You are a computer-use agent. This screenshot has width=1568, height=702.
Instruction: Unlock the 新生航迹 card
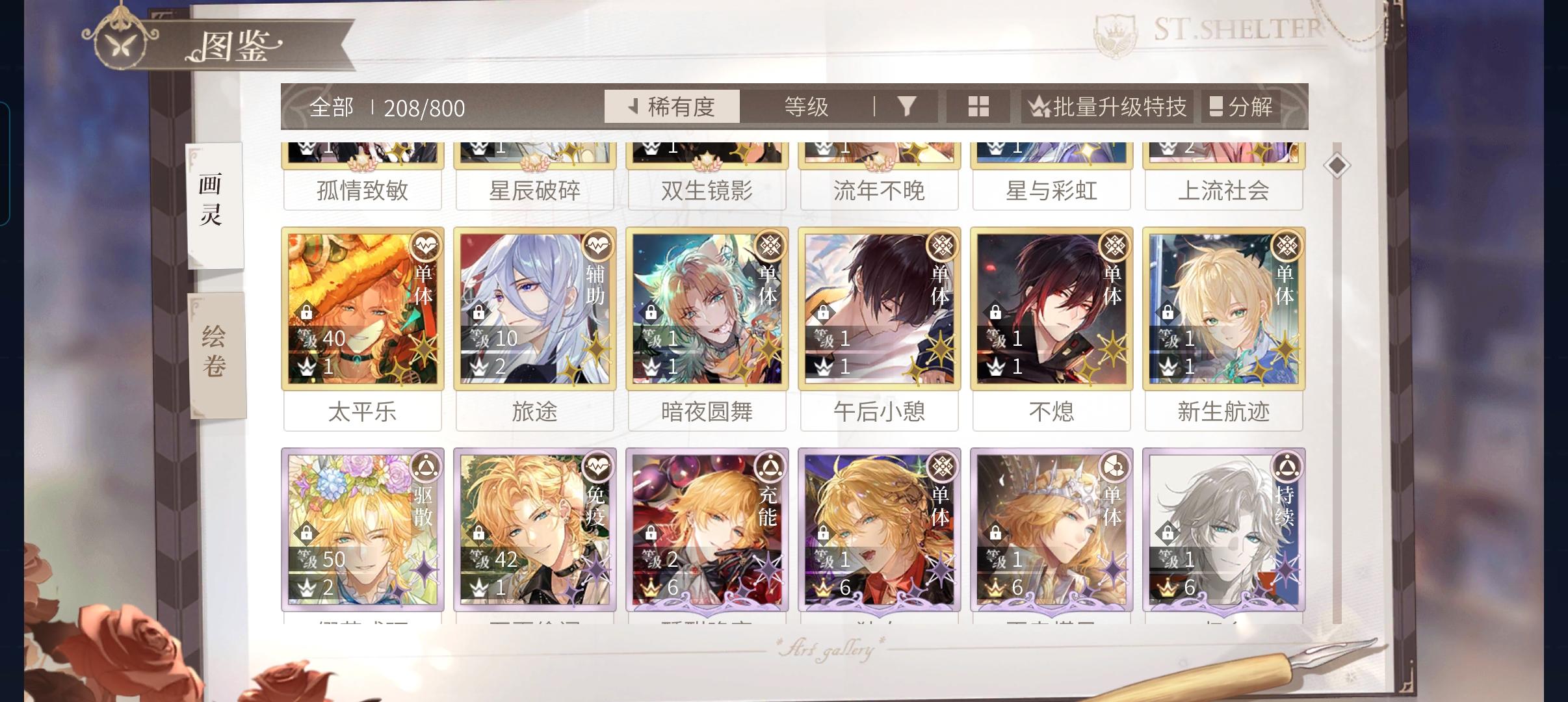(x=1166, y=311)
